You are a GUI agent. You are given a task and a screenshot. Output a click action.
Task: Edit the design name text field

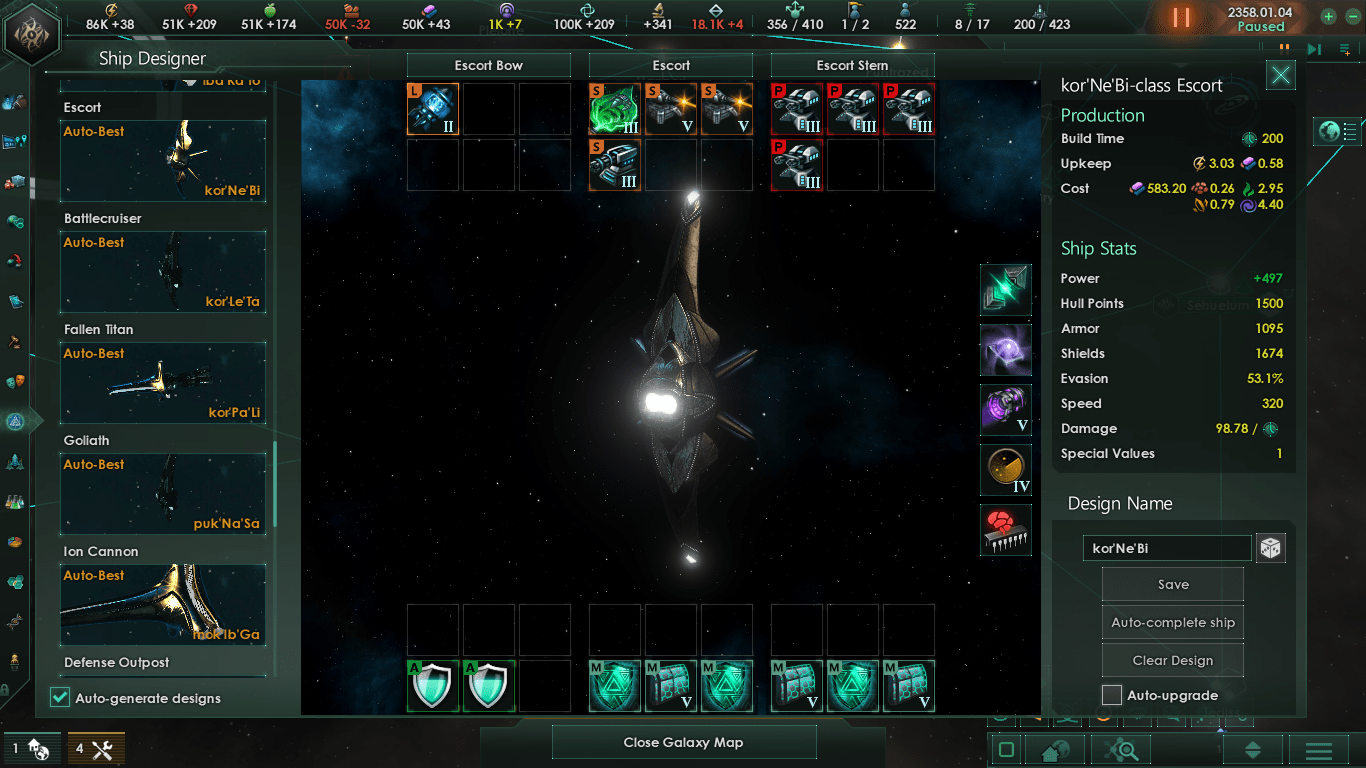[1167, 548]
